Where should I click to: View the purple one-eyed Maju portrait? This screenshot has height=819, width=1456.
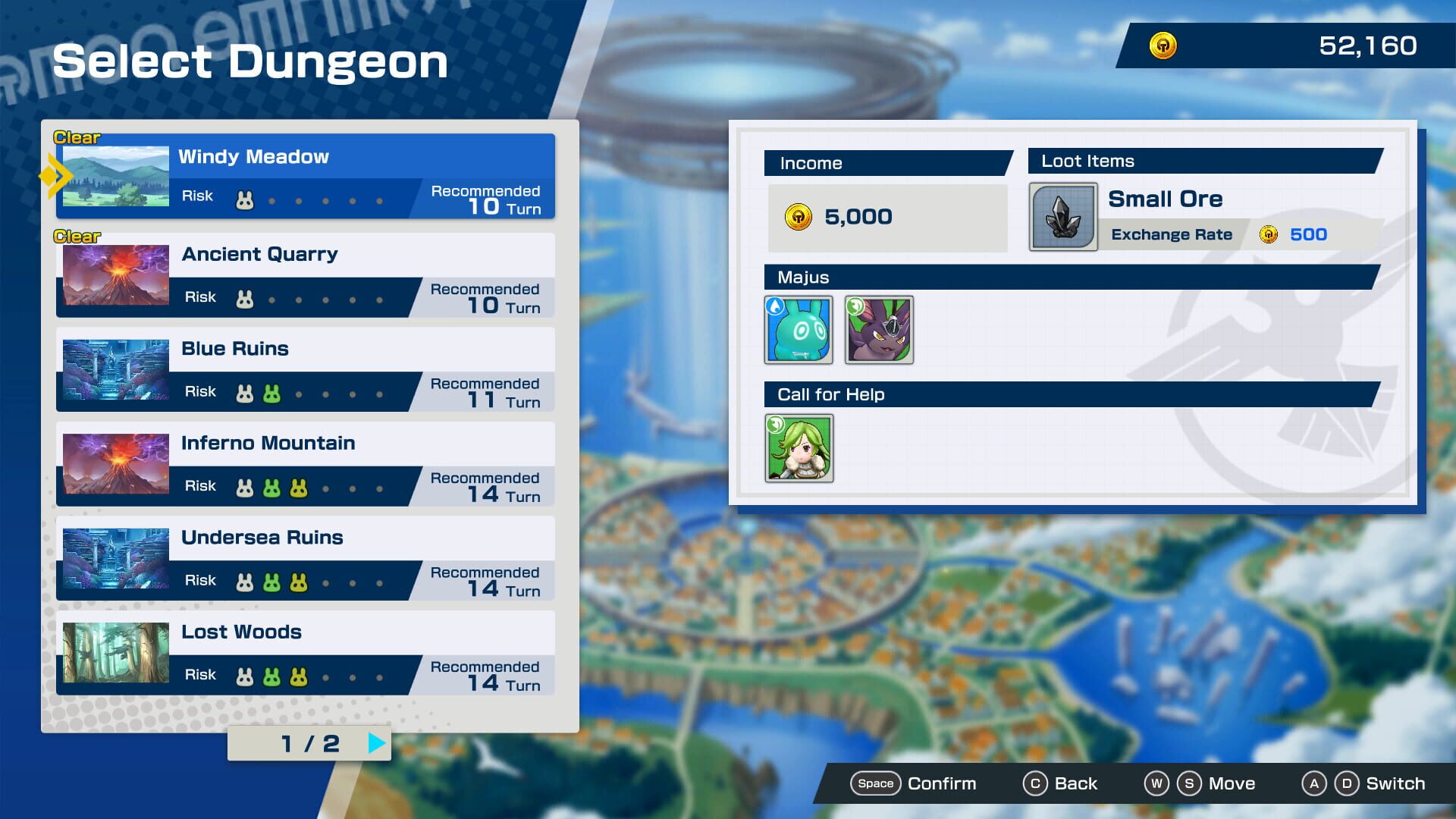coord(879,330)
